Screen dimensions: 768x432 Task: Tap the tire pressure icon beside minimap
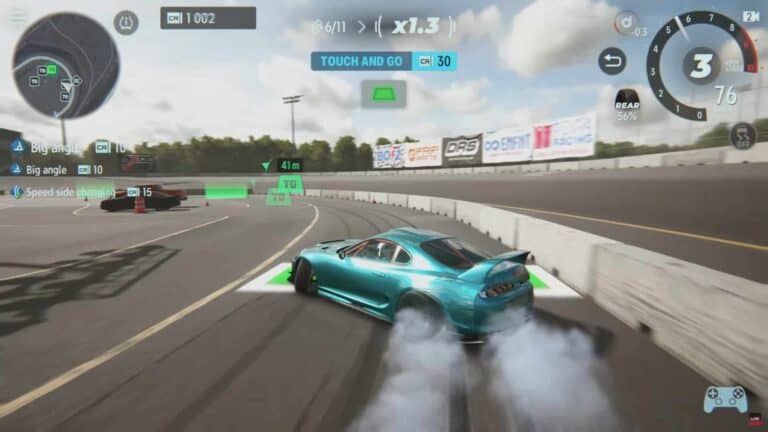tap(126, 22)
